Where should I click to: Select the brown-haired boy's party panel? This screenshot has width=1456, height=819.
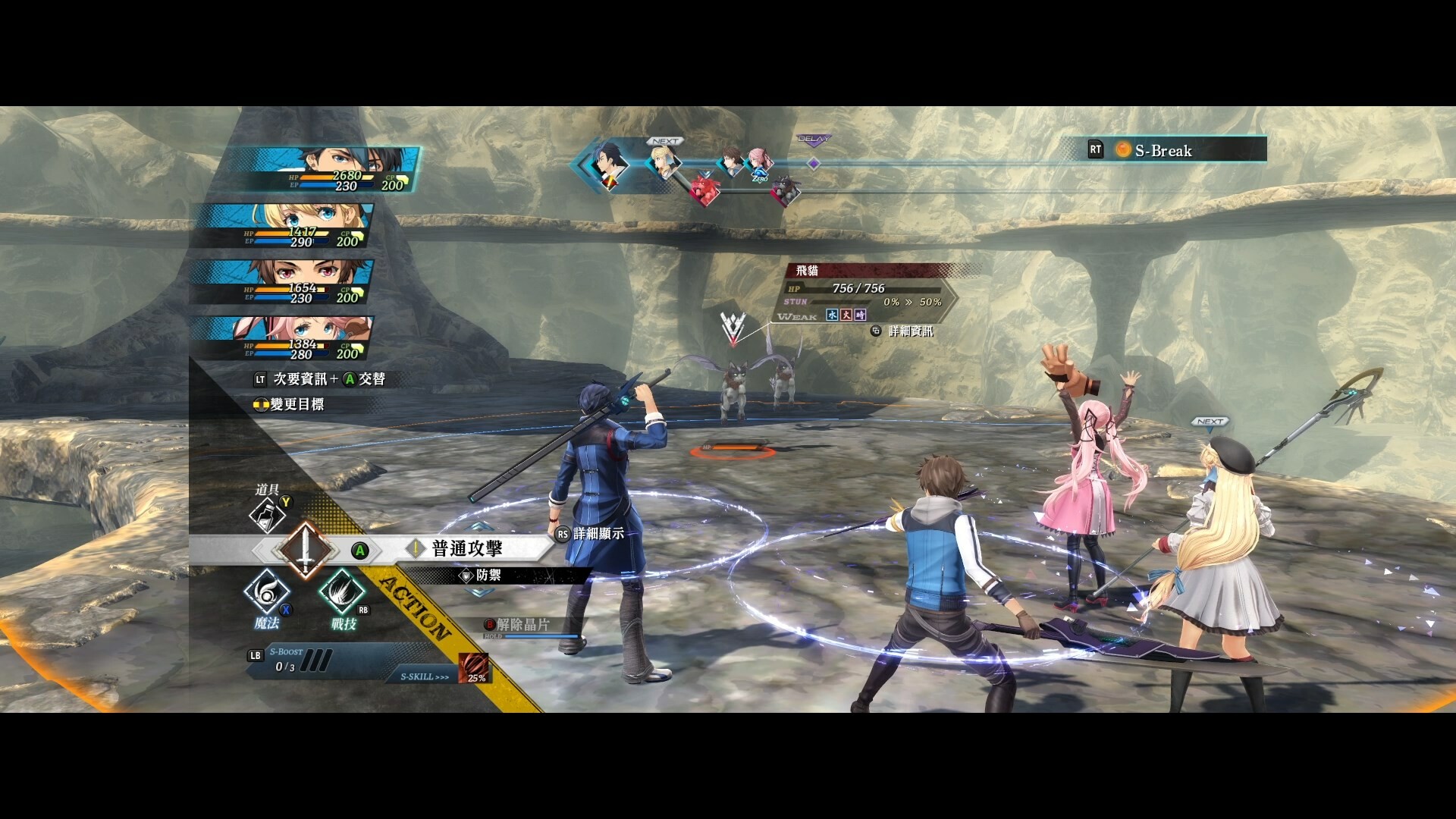296,281
